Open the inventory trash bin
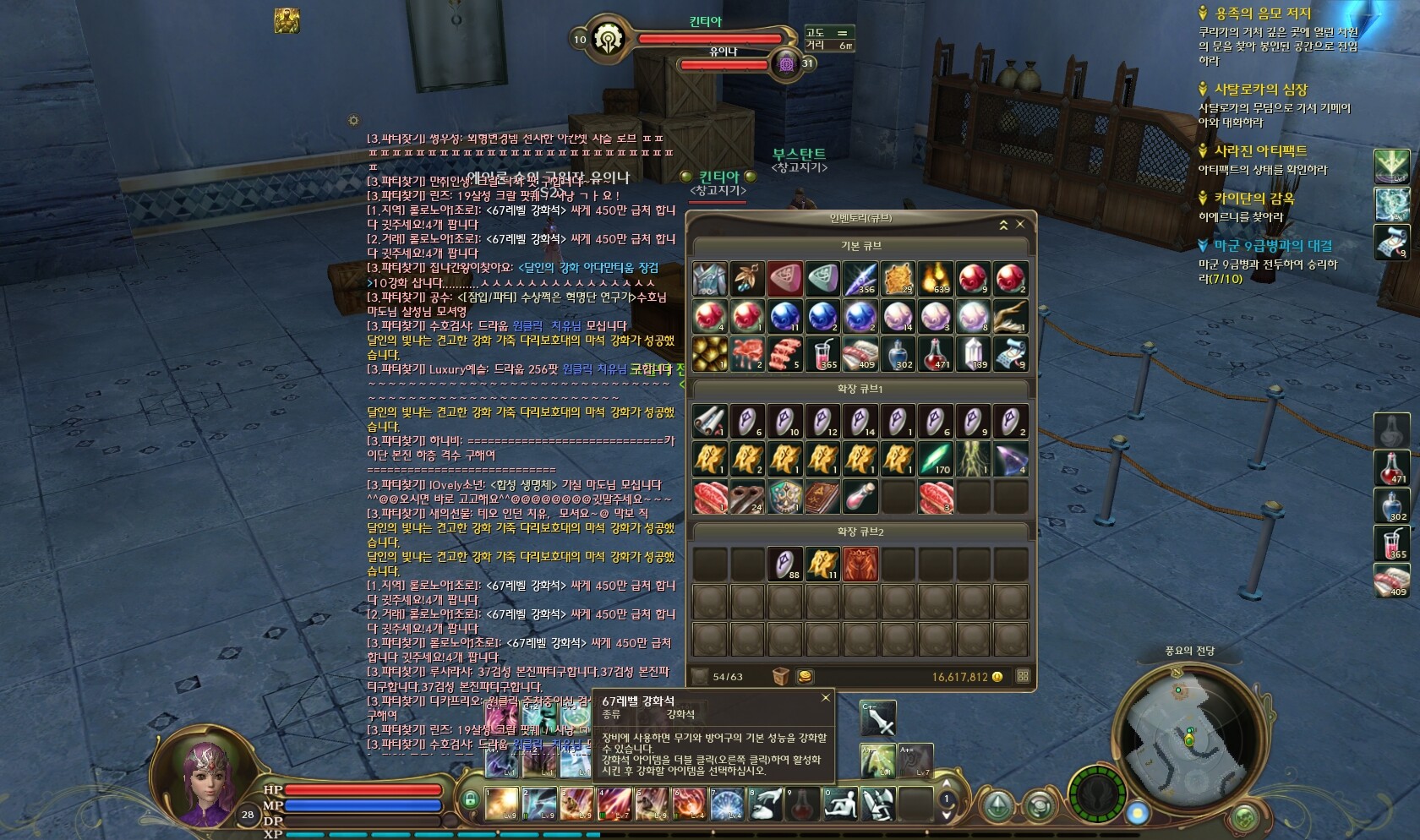This screenshot has height=840, width=1420. coord(780,676)
